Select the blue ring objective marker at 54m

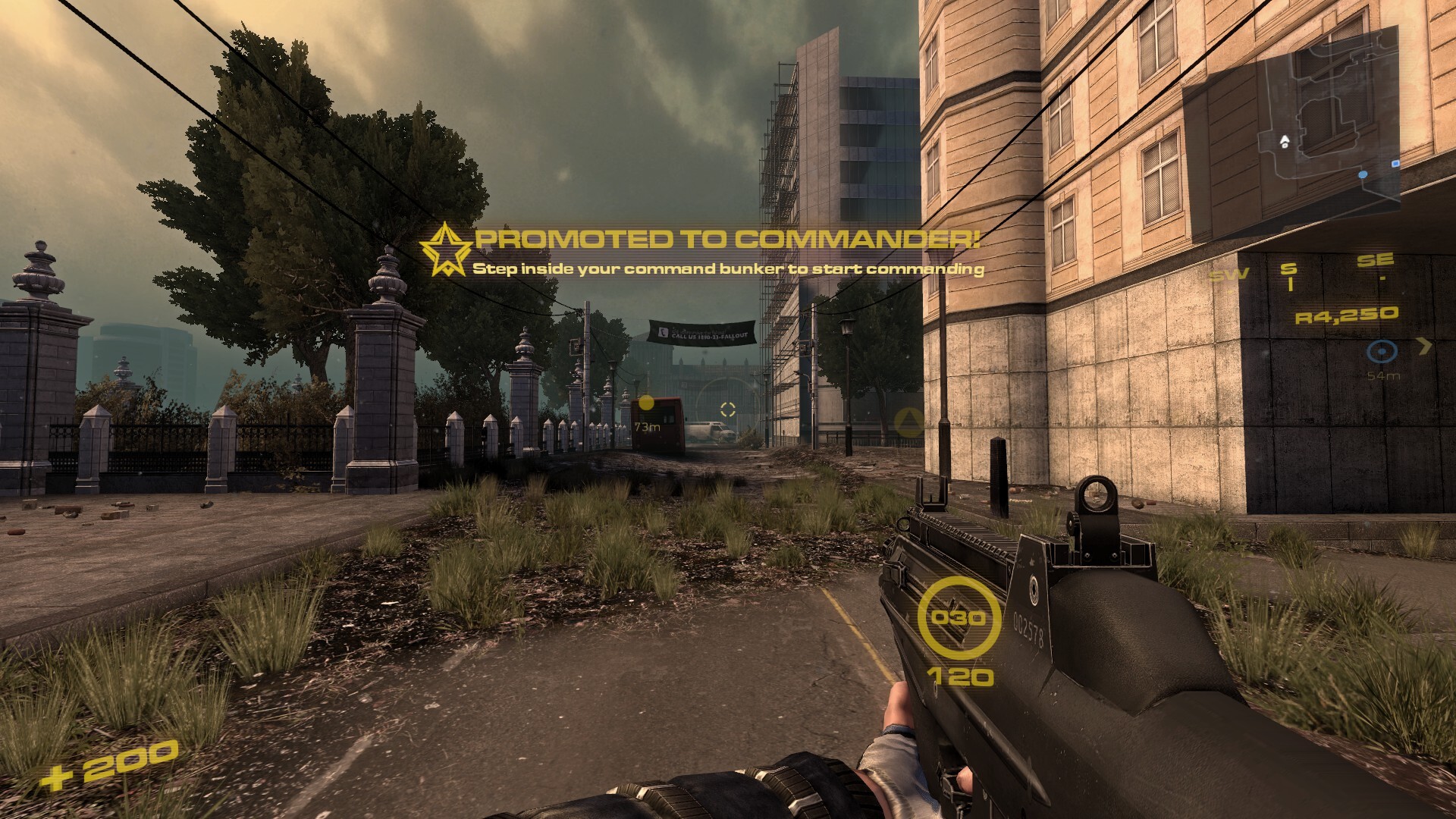1382,352
